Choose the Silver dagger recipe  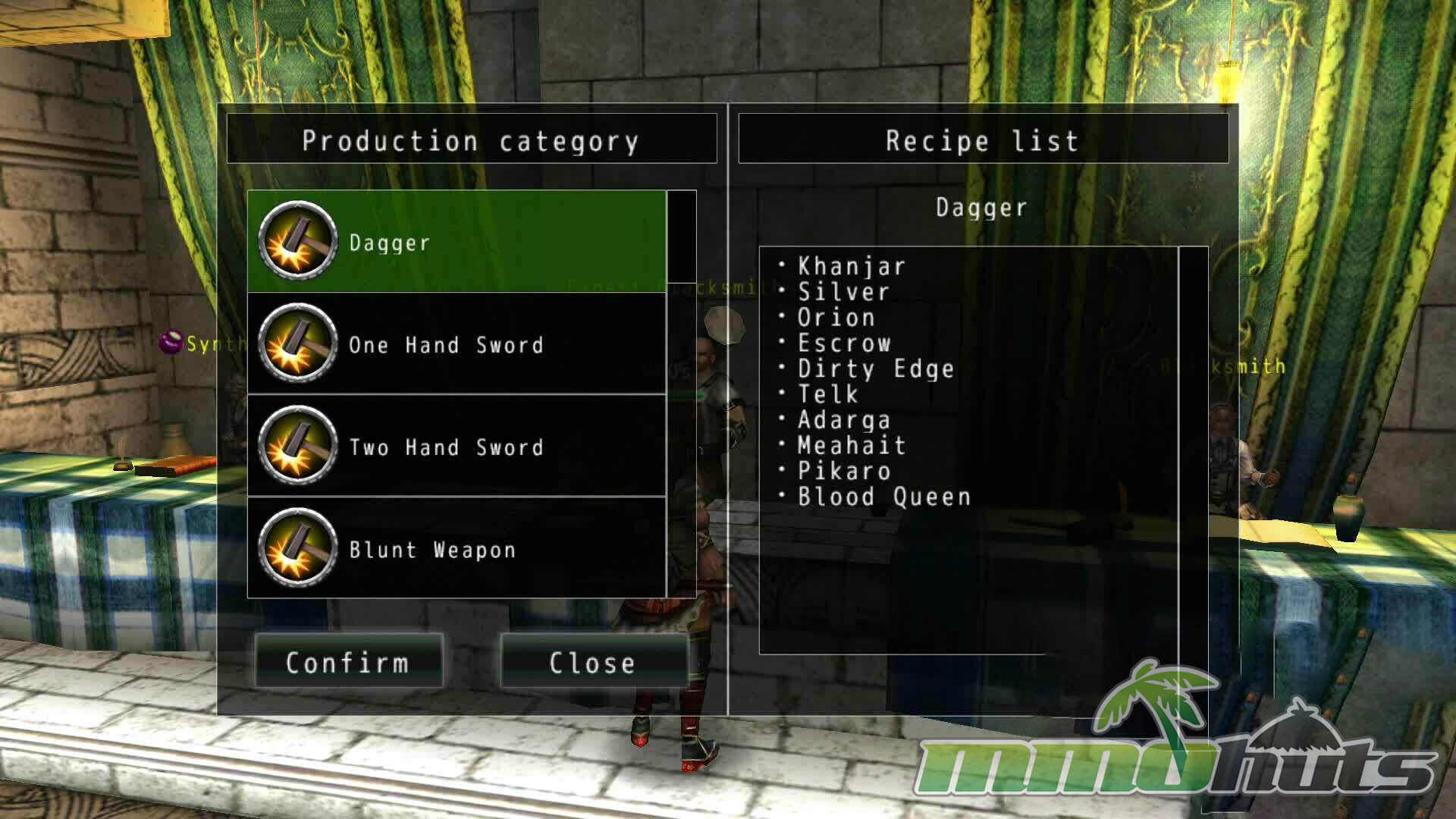tap(843, 292)
